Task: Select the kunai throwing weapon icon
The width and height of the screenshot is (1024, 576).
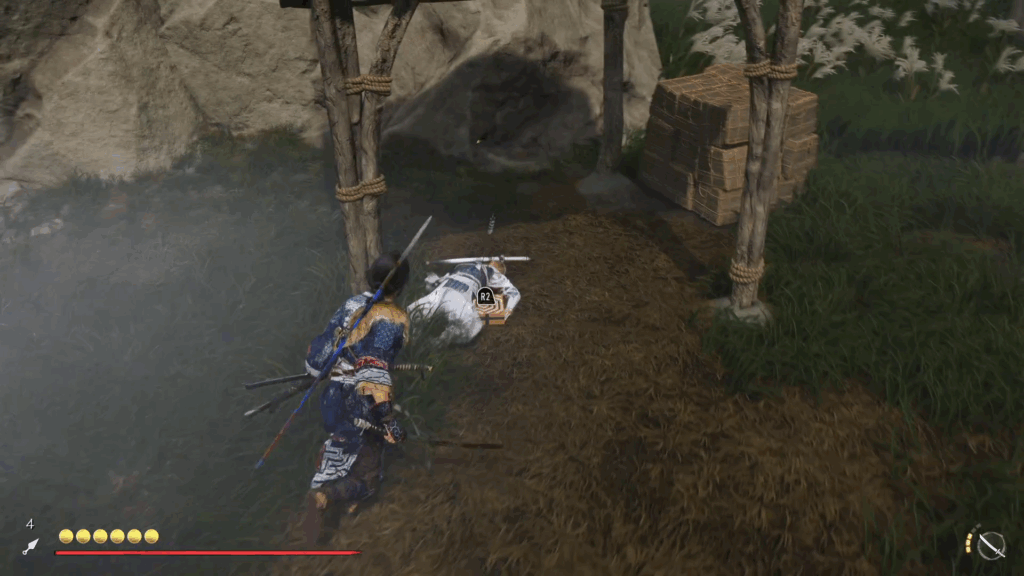Action: coord(30,547)
